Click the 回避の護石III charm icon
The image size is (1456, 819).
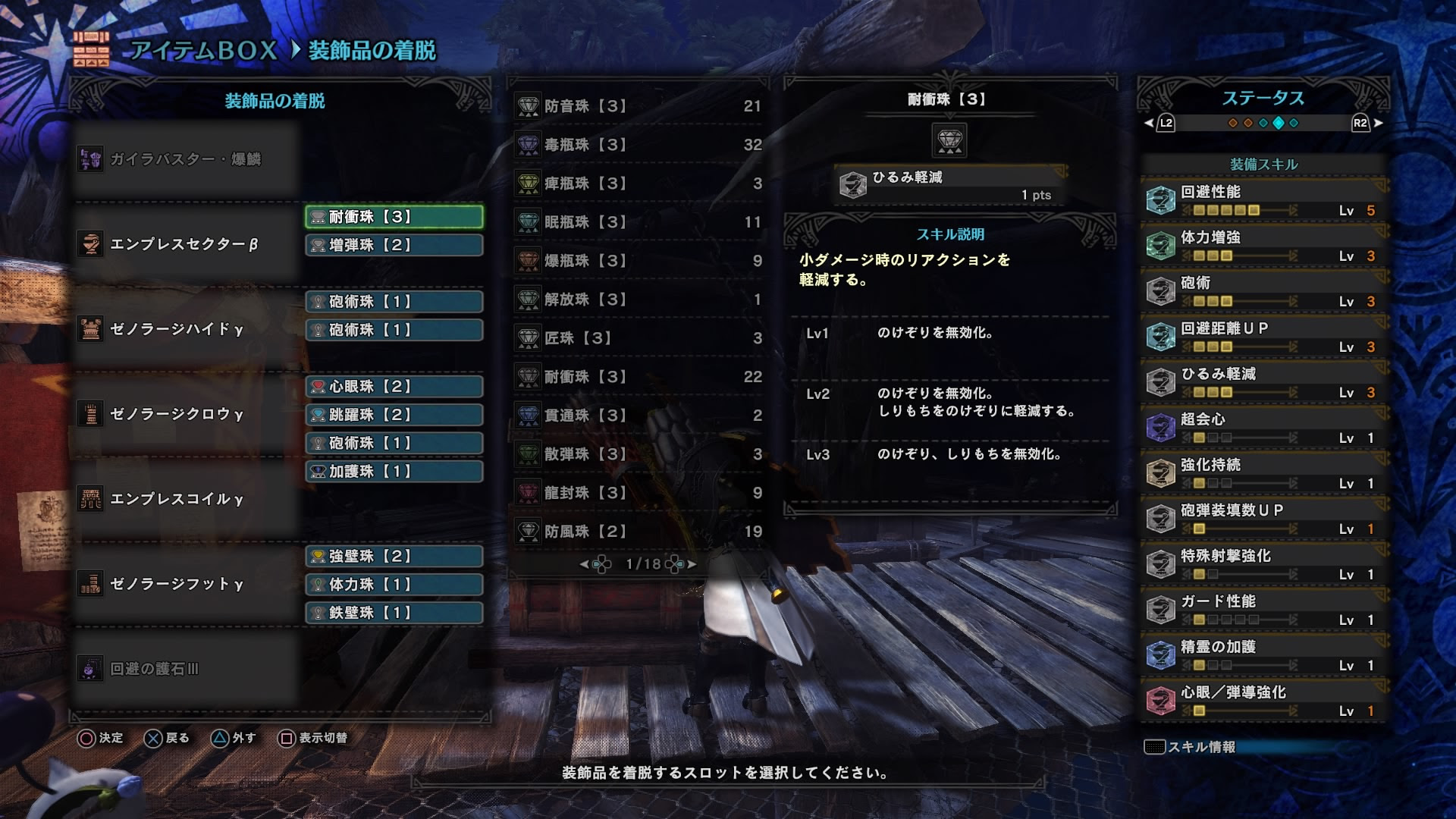pyautogui.click(x=91, y=670)
